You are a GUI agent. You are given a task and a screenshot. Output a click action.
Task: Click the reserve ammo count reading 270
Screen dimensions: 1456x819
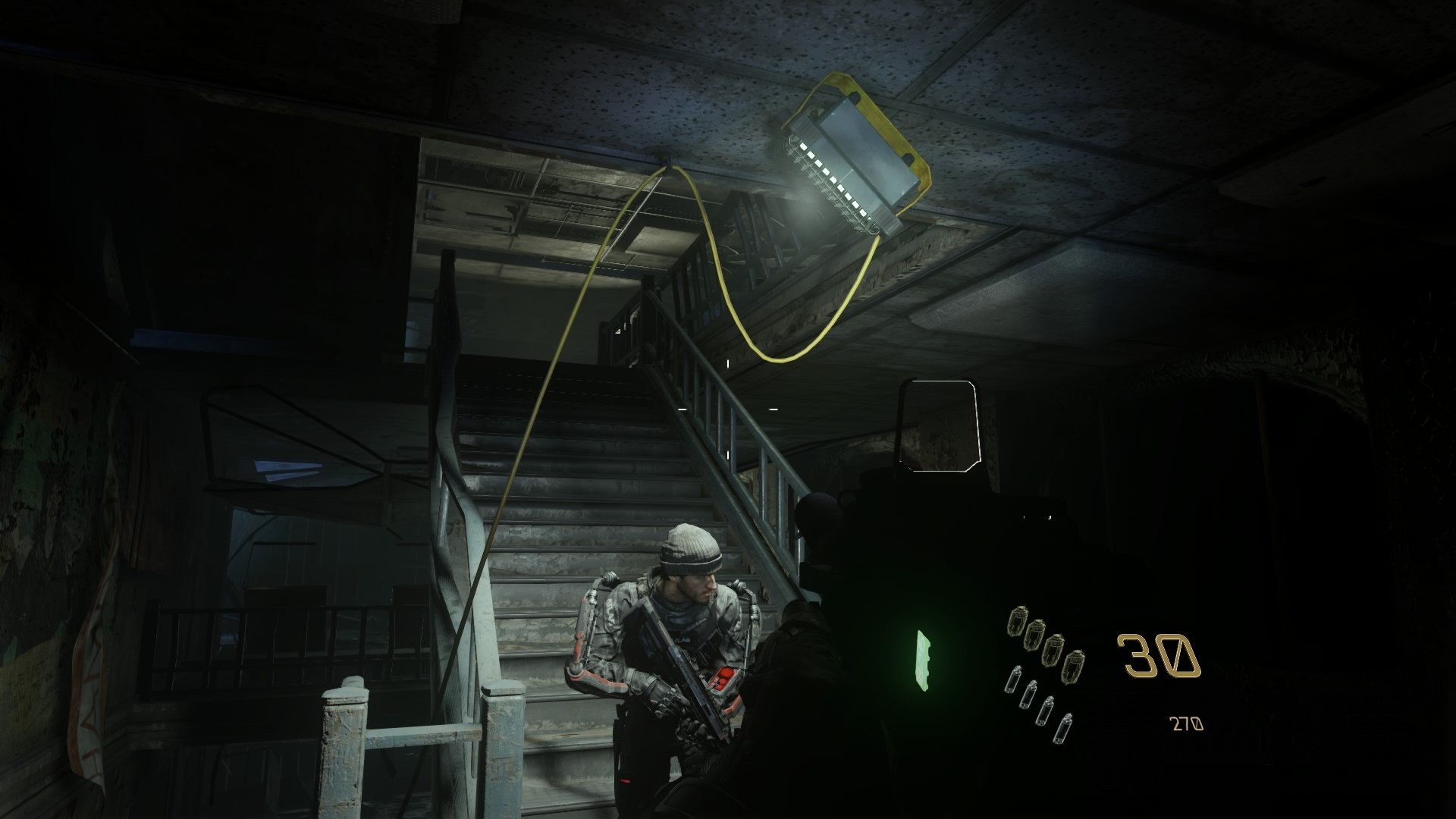pos(1188,724)
